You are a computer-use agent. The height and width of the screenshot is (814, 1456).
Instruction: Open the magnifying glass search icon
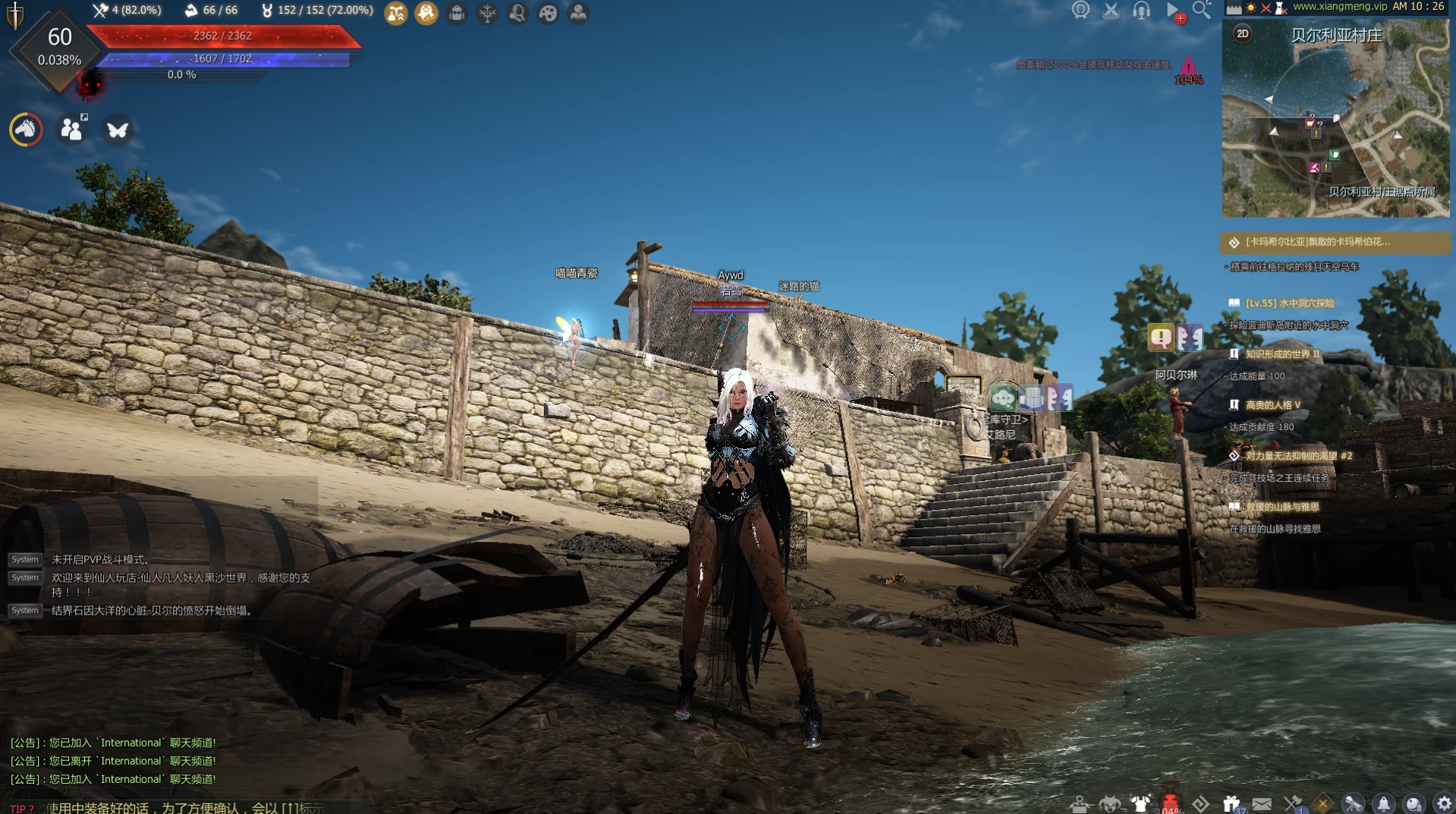[1201, 10]
